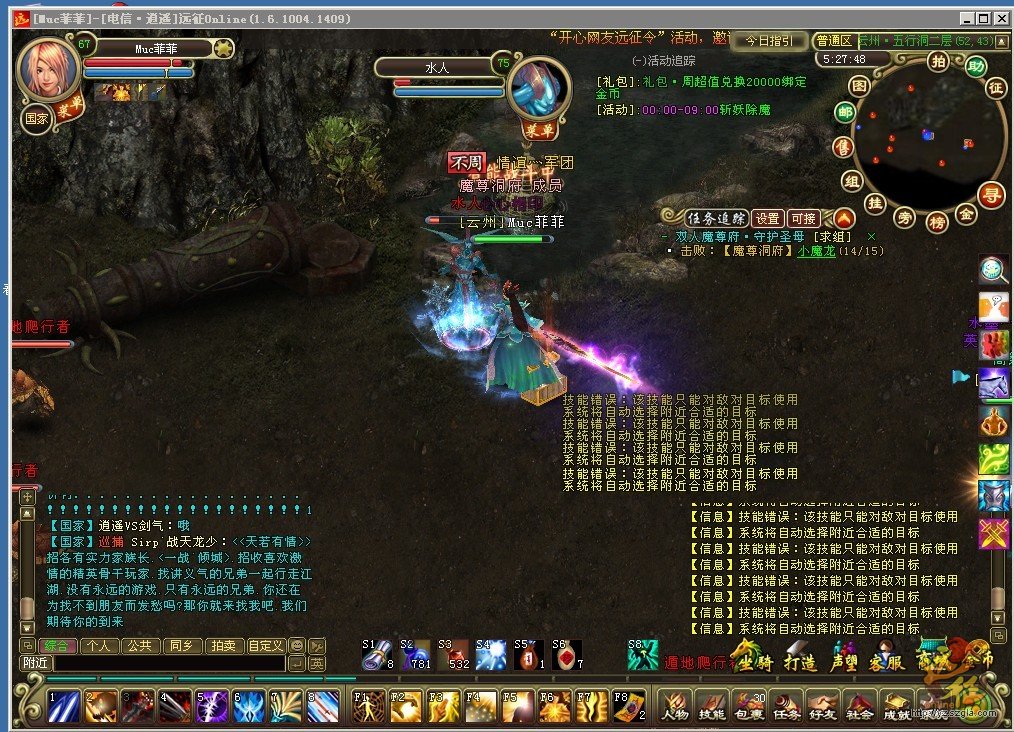Viewport: 1014px width, 732px height.
Task: Open the 包裹 inventory bag
Action: click(x=748, y=706)
